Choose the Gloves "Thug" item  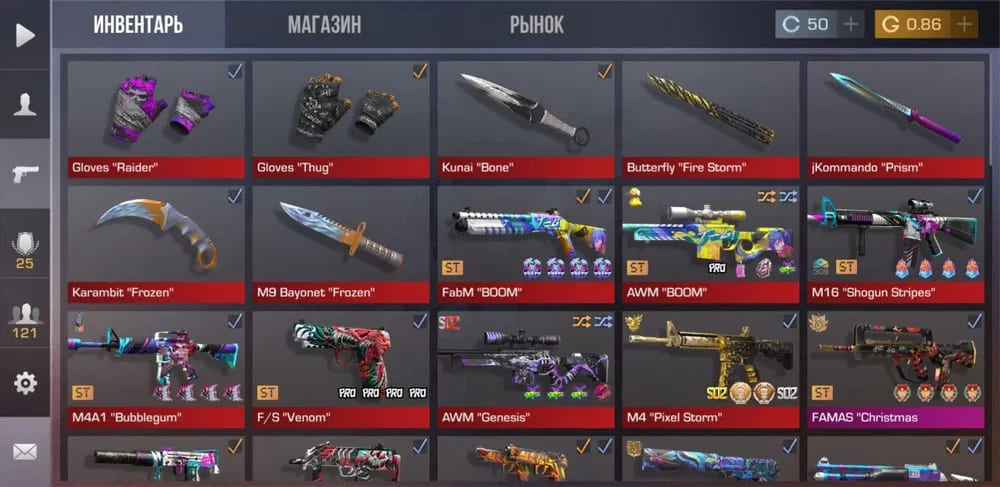(340, 118)
